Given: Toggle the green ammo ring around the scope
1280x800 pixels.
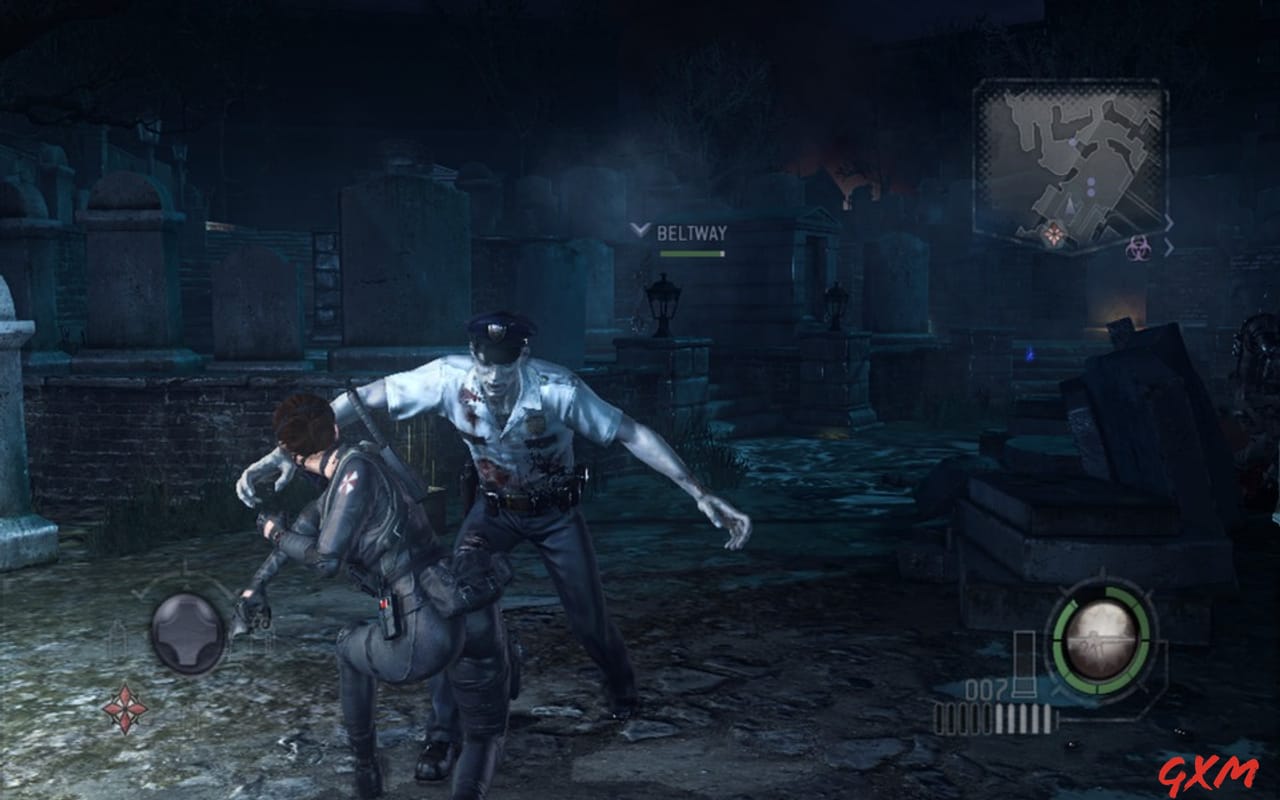Looking at the screenshot, I should (1060, 641).
